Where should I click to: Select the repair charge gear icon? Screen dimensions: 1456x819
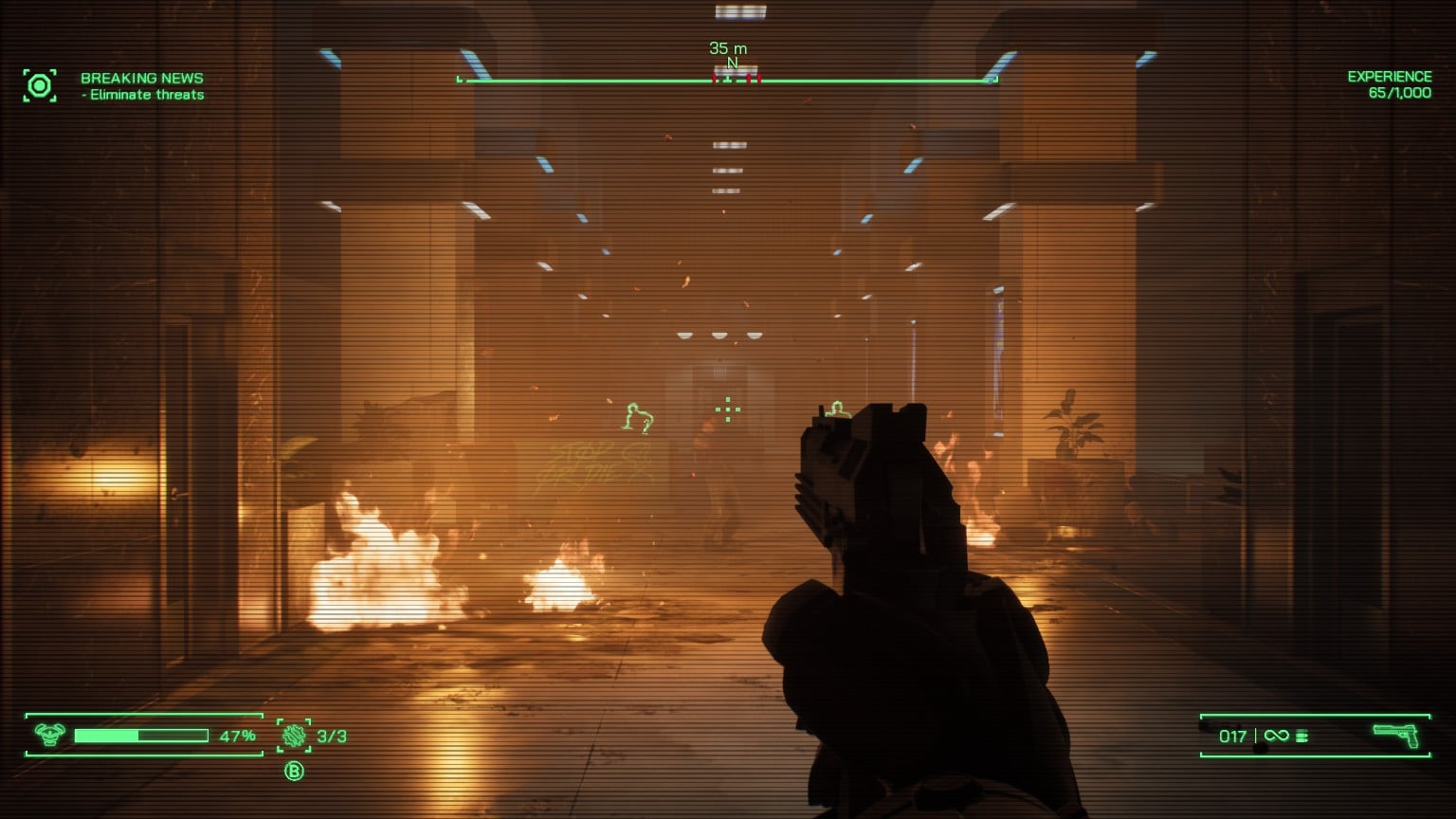(x=294, y=736)
